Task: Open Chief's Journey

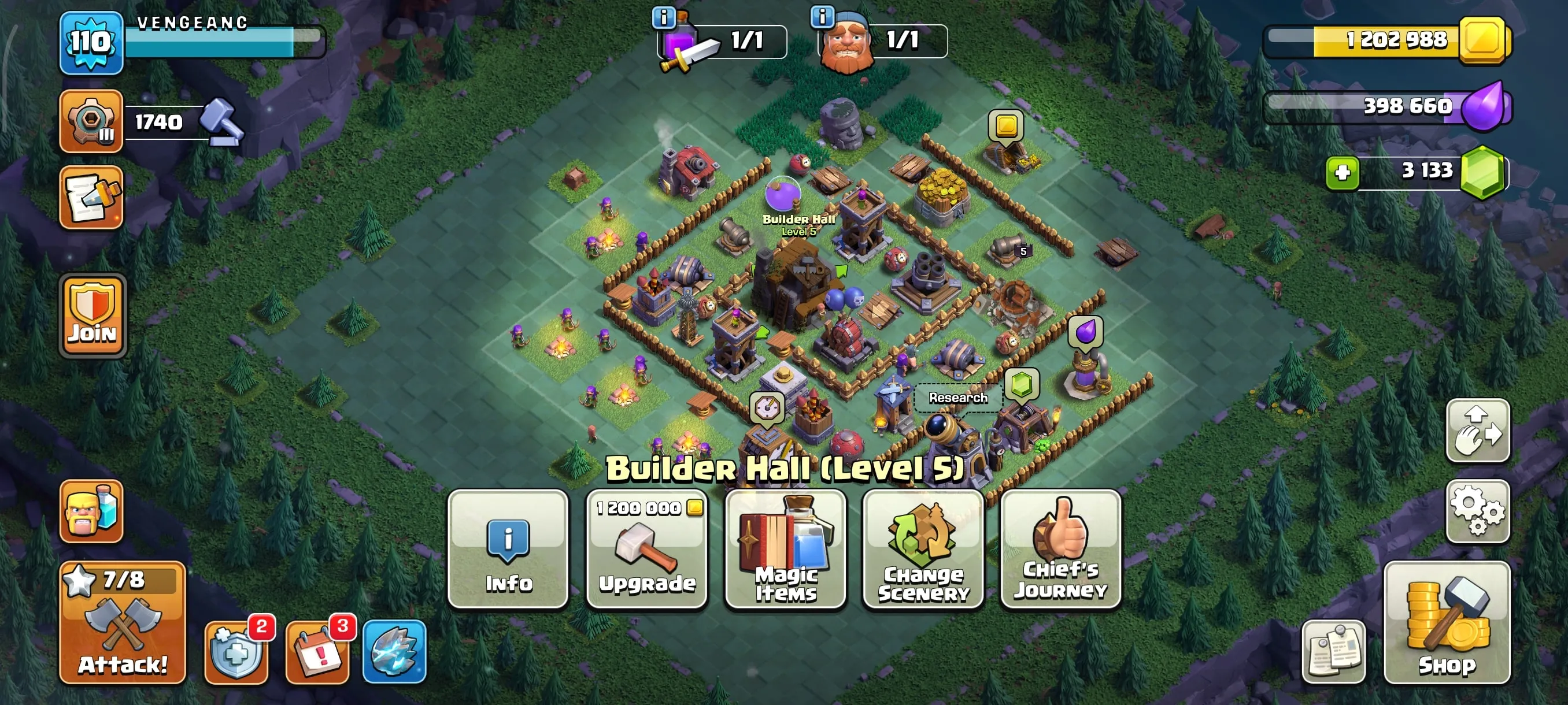Action: point(1059,551)
